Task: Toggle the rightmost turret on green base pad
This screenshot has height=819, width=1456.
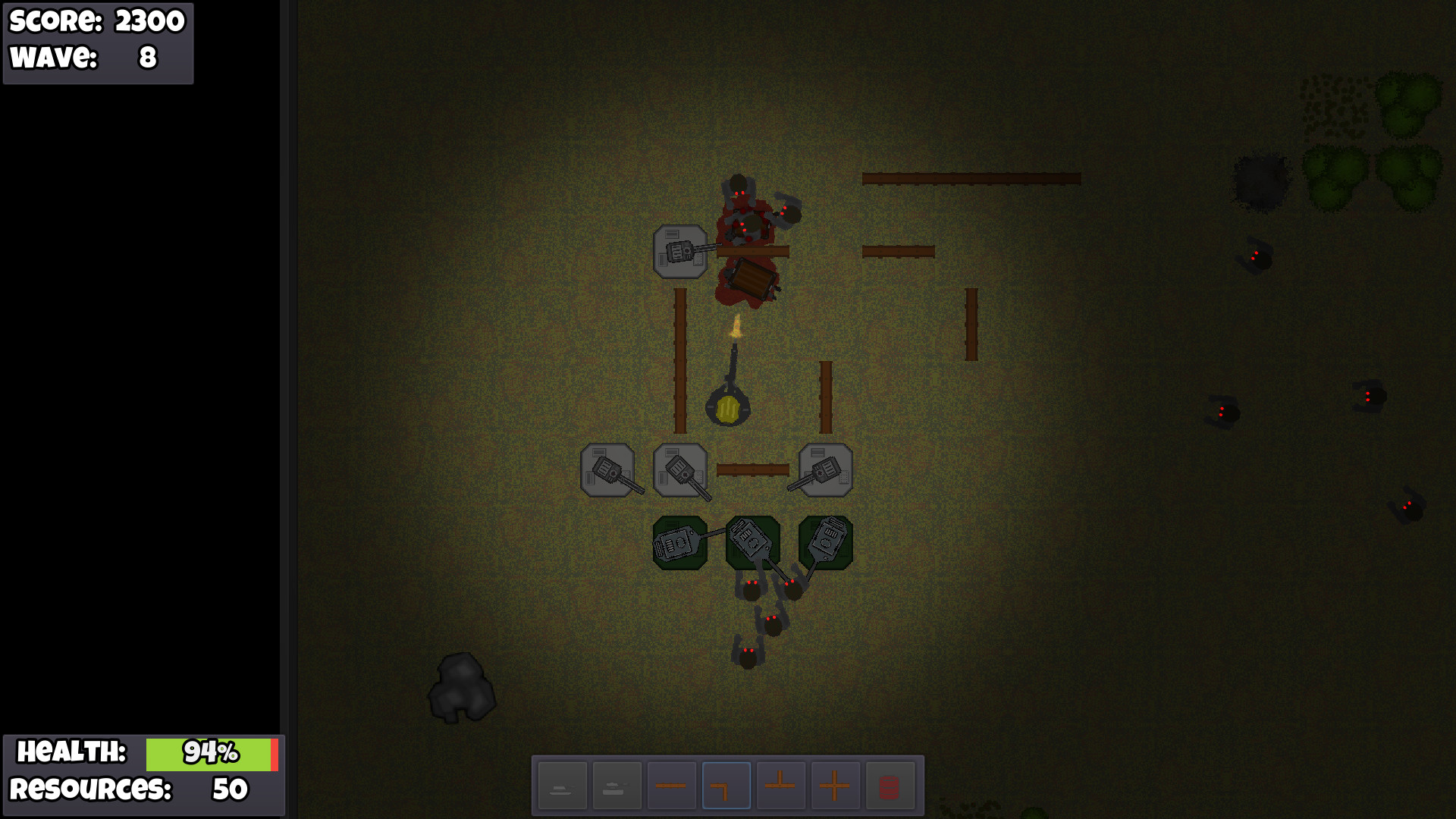Action: 825,541
